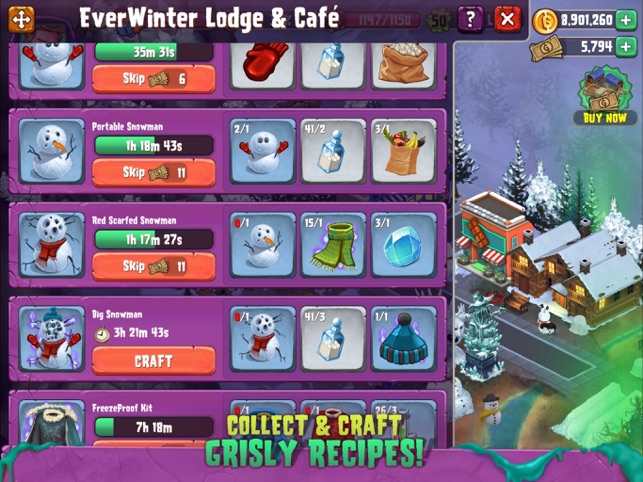The width and height of the screenshot is (643, 482).
Task: Skip the Portable Snowman timer for 11
Action: [153, 172]
